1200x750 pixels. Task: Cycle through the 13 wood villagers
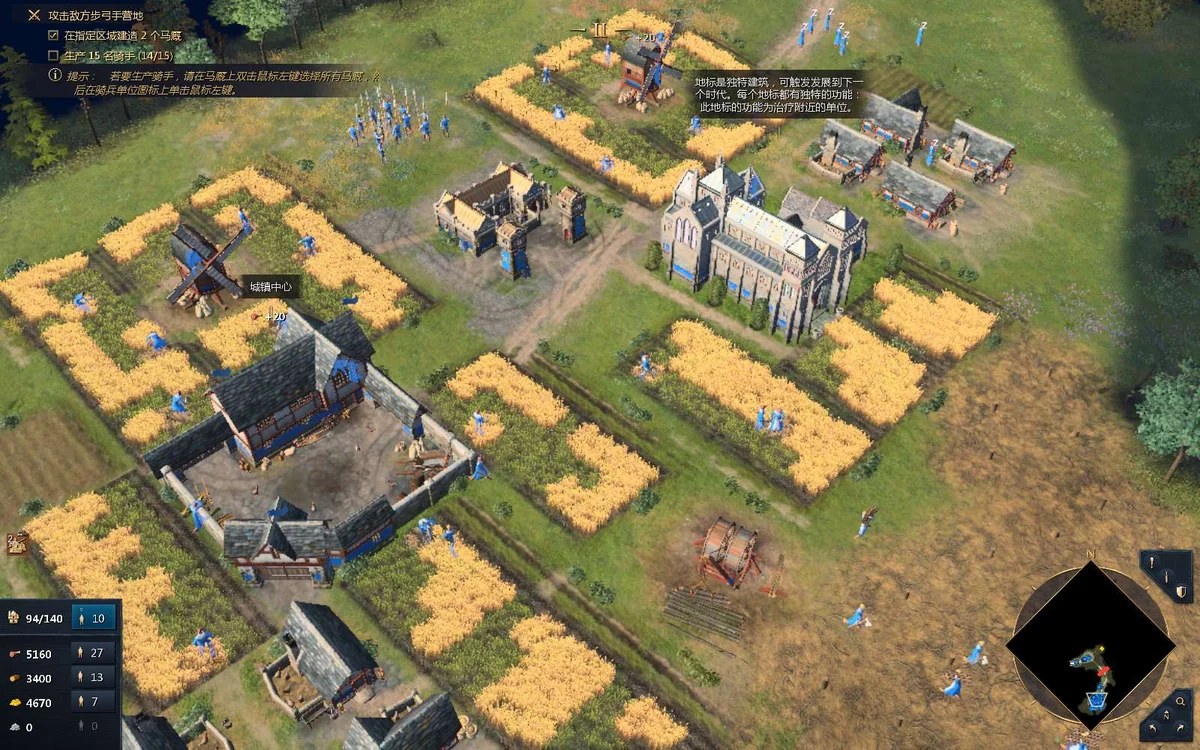(93, 677)
